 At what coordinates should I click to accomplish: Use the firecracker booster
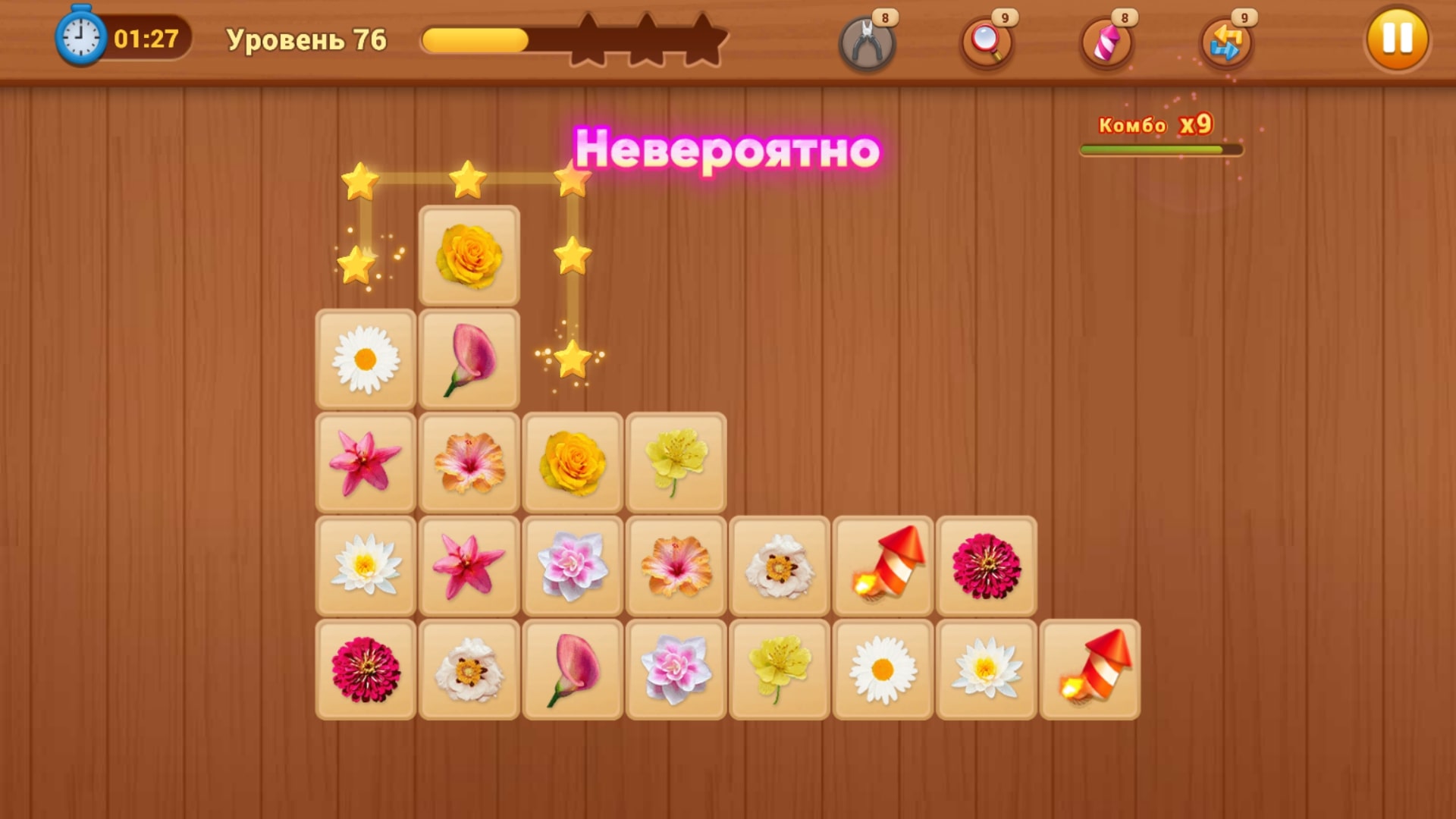click(x=1106, y=42)
